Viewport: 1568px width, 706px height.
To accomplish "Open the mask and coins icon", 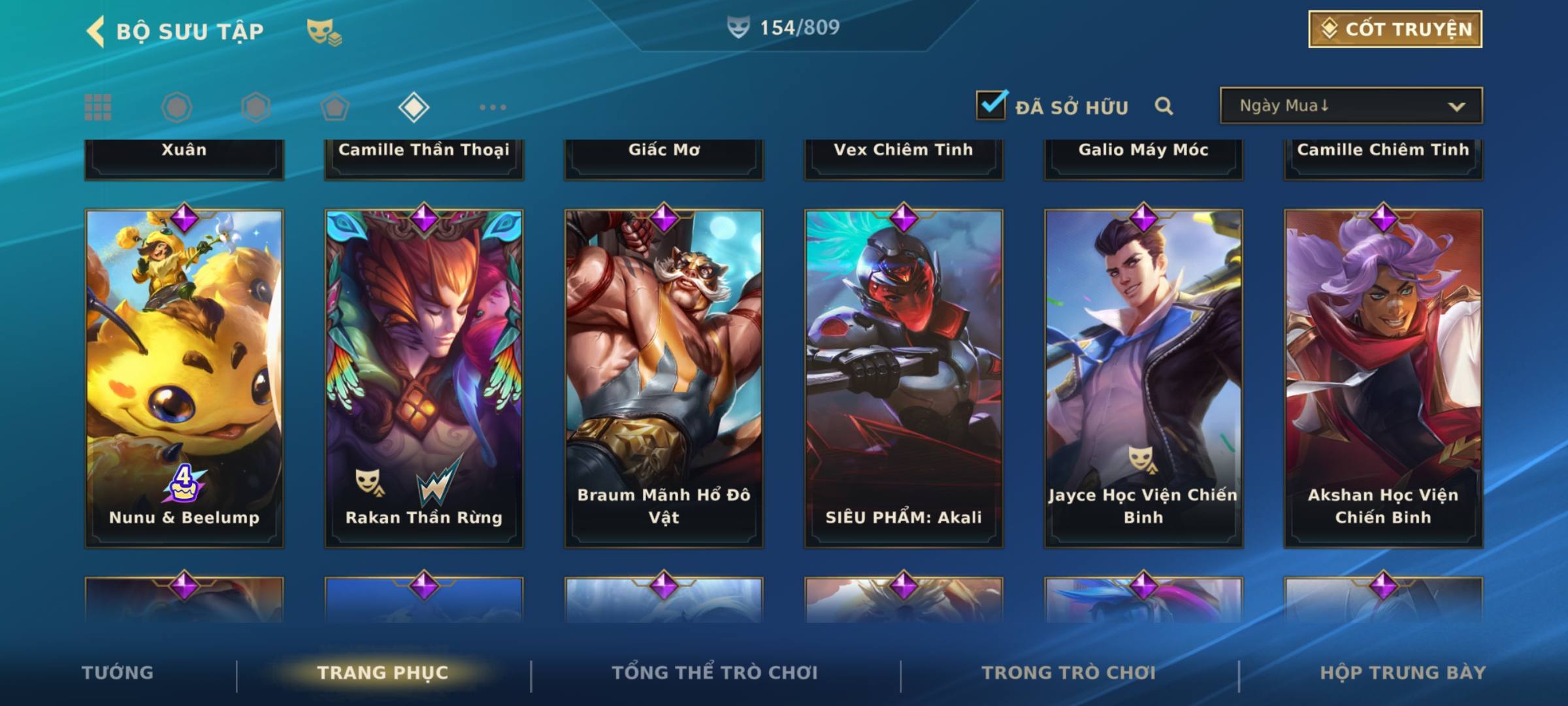I will tap(324, 31).
